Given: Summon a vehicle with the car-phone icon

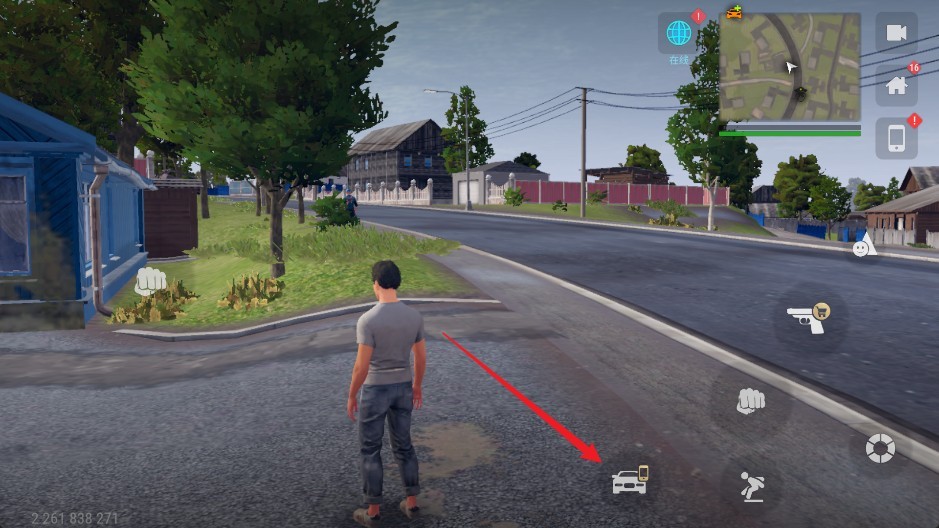Looking at the screenshot, I should (630, 481).
